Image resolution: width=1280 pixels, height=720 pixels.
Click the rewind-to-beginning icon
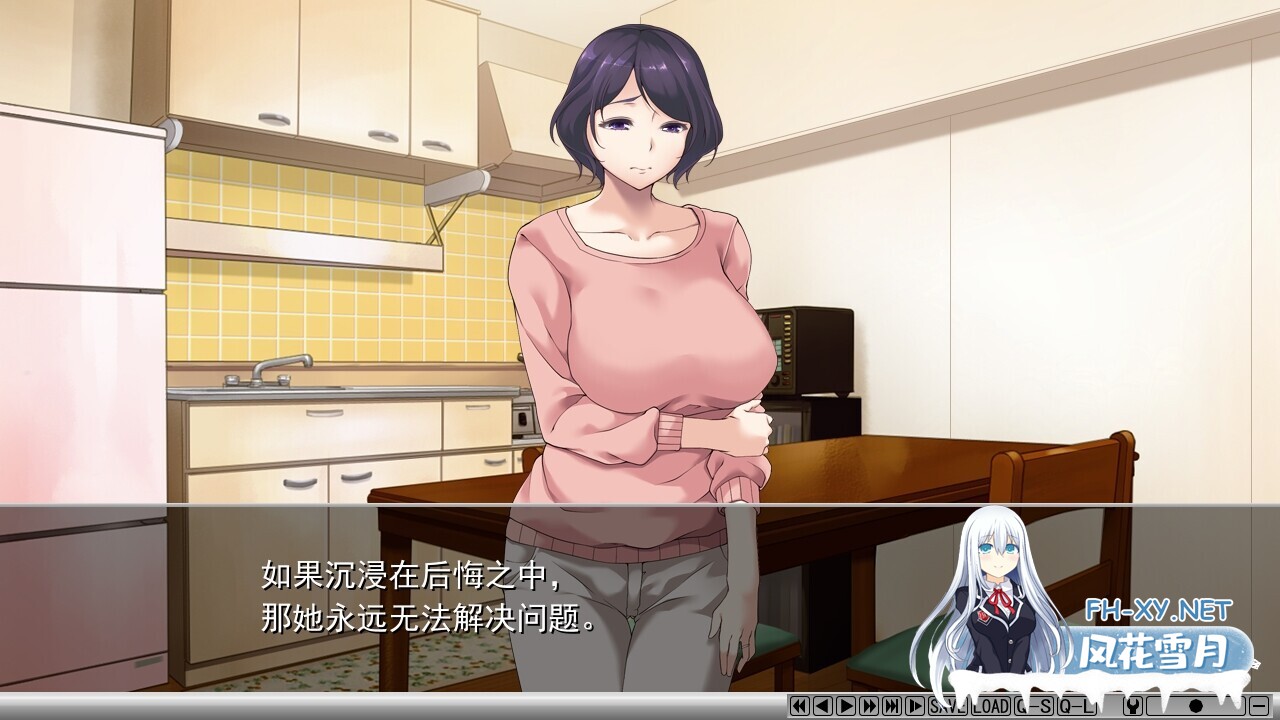coord(798,706)
